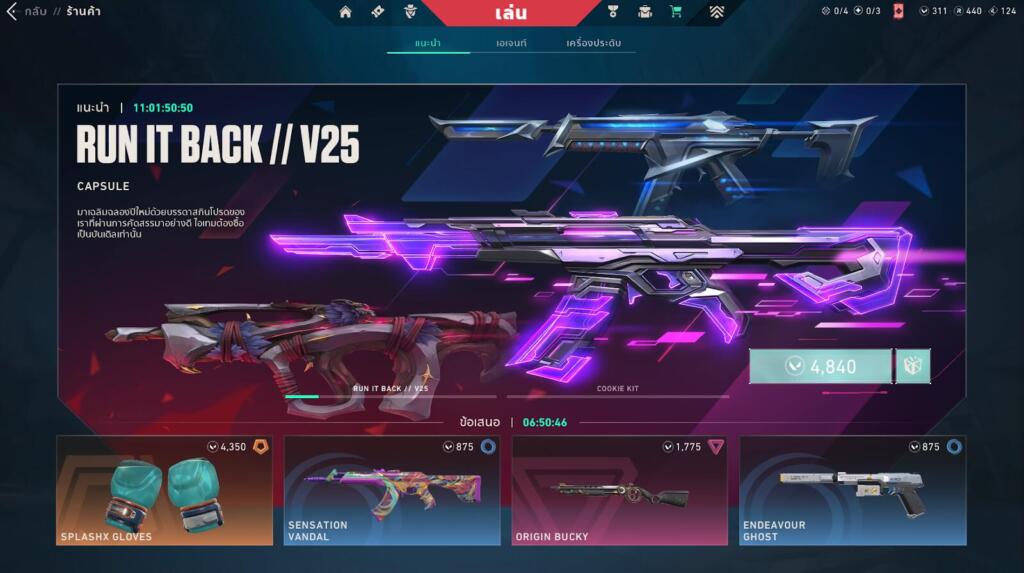Buy the capsule for 4,840 points
The image size is (1024, 573).
click(x=820, y=366)
